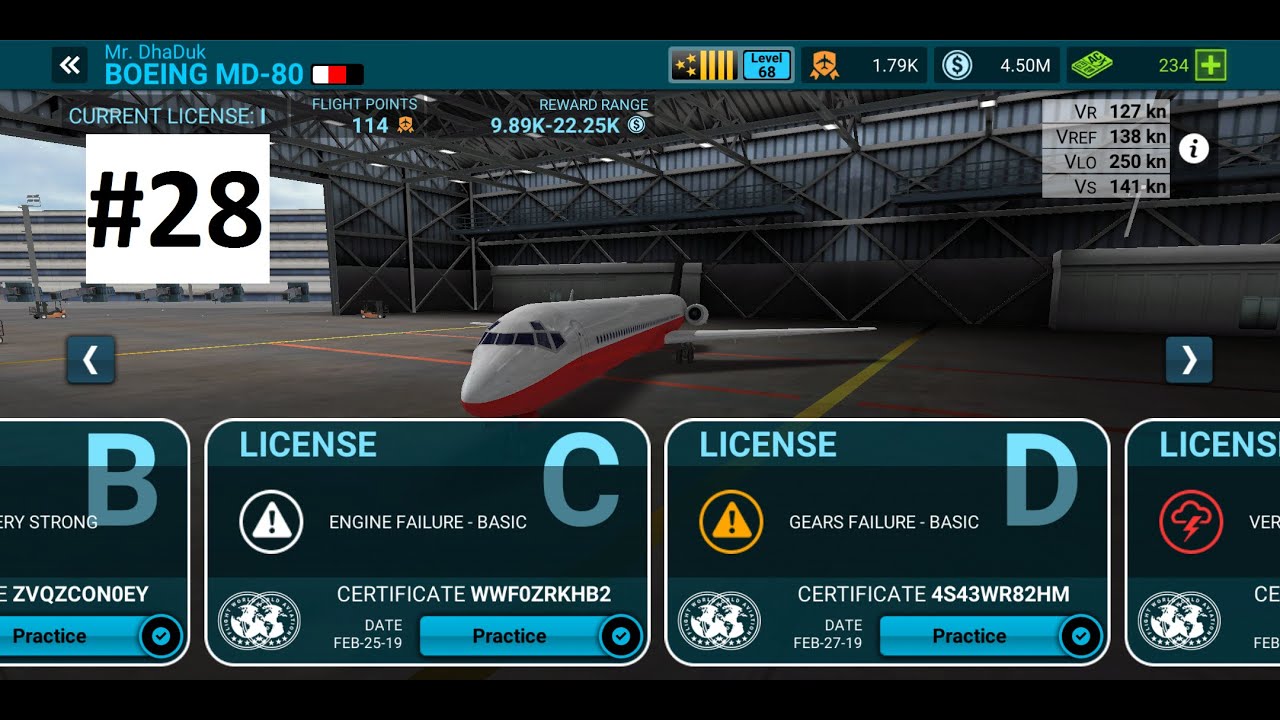Show the previous aircraft with left arrow

tap(91, 360)
